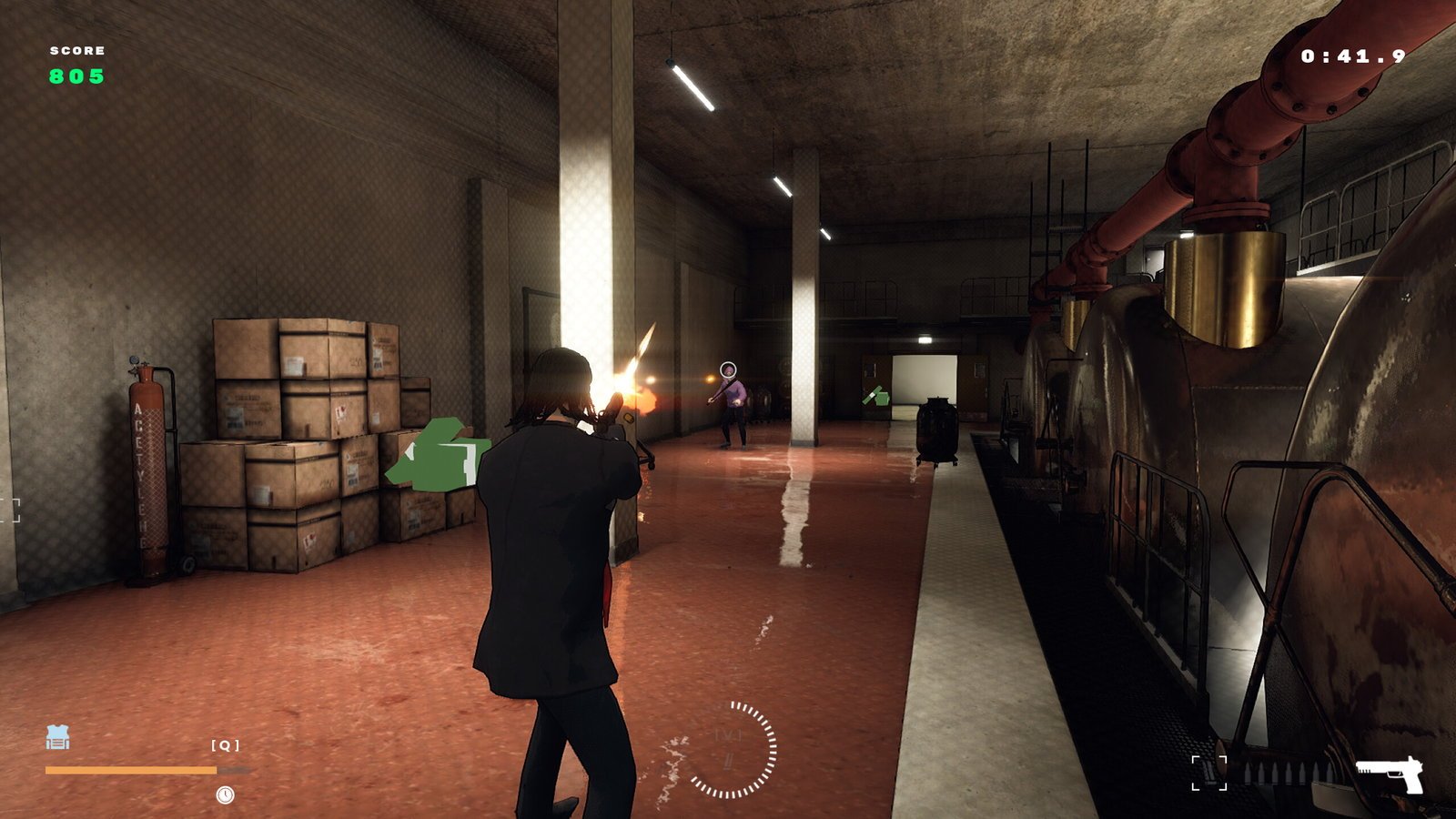Viewport: 1456px width, 819px height.
Task: Click the circular dashed ability dial
Action: pyautogui.click(x=730, y=750)
